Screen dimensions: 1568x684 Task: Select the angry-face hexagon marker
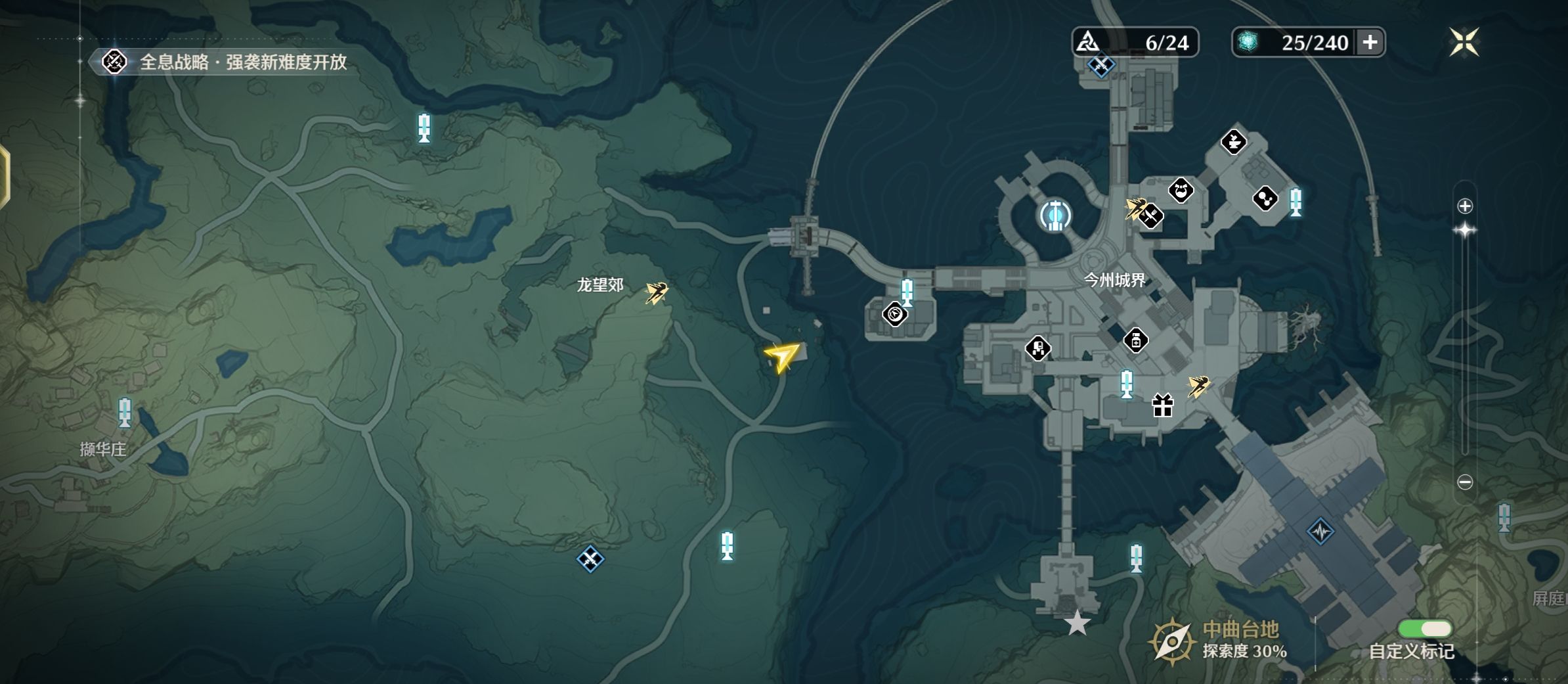tap(1181, 191)
